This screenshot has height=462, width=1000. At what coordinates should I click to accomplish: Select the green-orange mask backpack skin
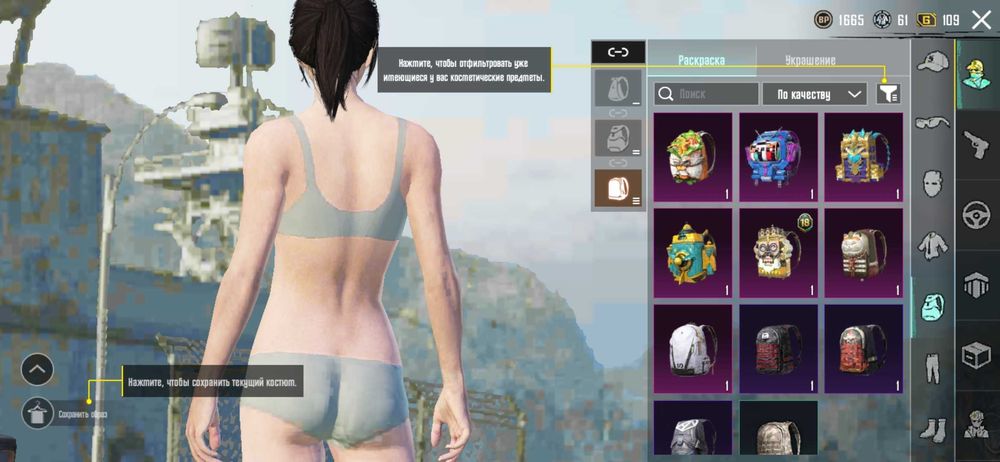[x=692, y=157]
